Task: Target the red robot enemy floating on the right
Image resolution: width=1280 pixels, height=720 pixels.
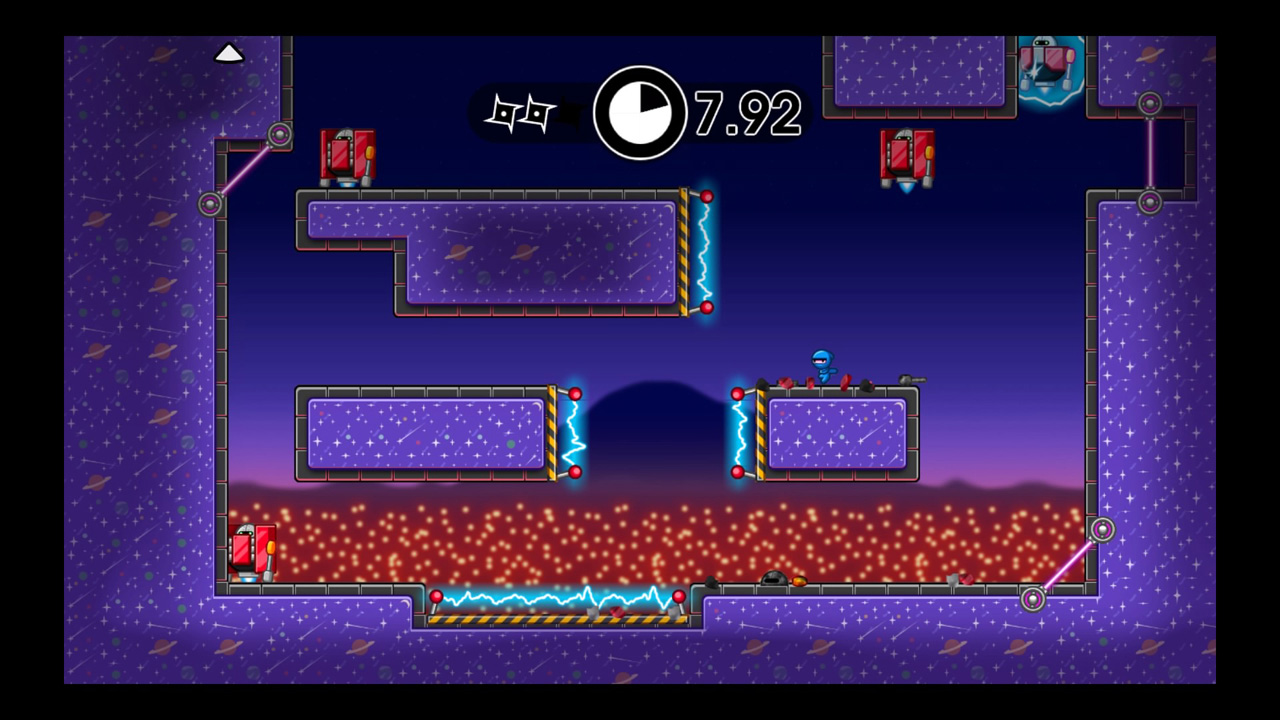Action: pos(906,155)
